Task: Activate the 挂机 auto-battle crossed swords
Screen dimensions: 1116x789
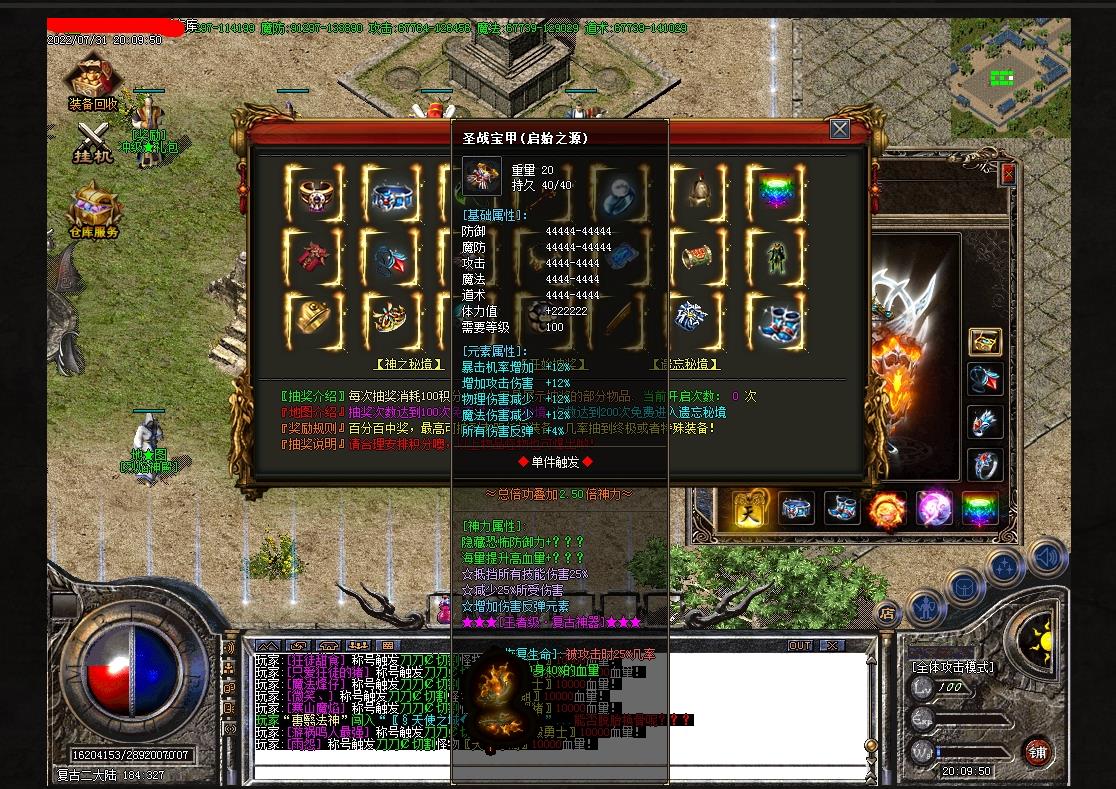Action: coord(93,140)
